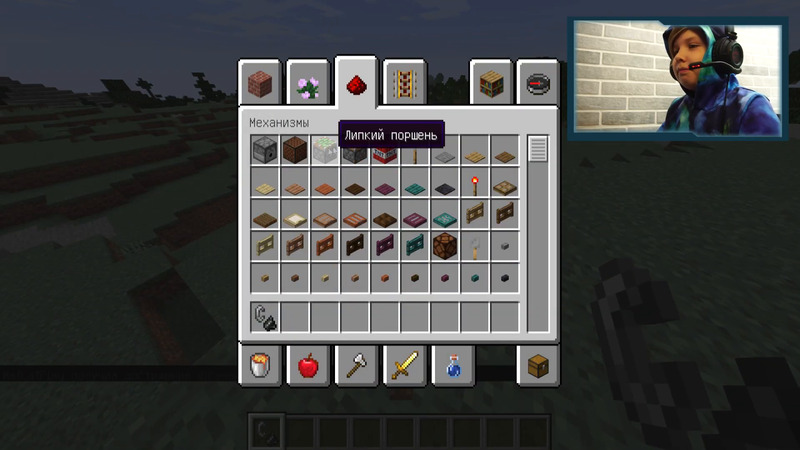Open the chest survival inventory tab
Image resolution: width=800 pixels, height=450 pixels.
click(x=539, y=365)
